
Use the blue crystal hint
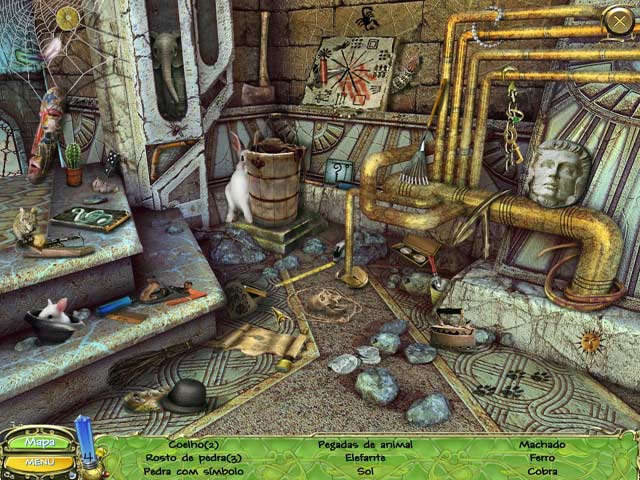pyautogui.click(x=86, y=441)
